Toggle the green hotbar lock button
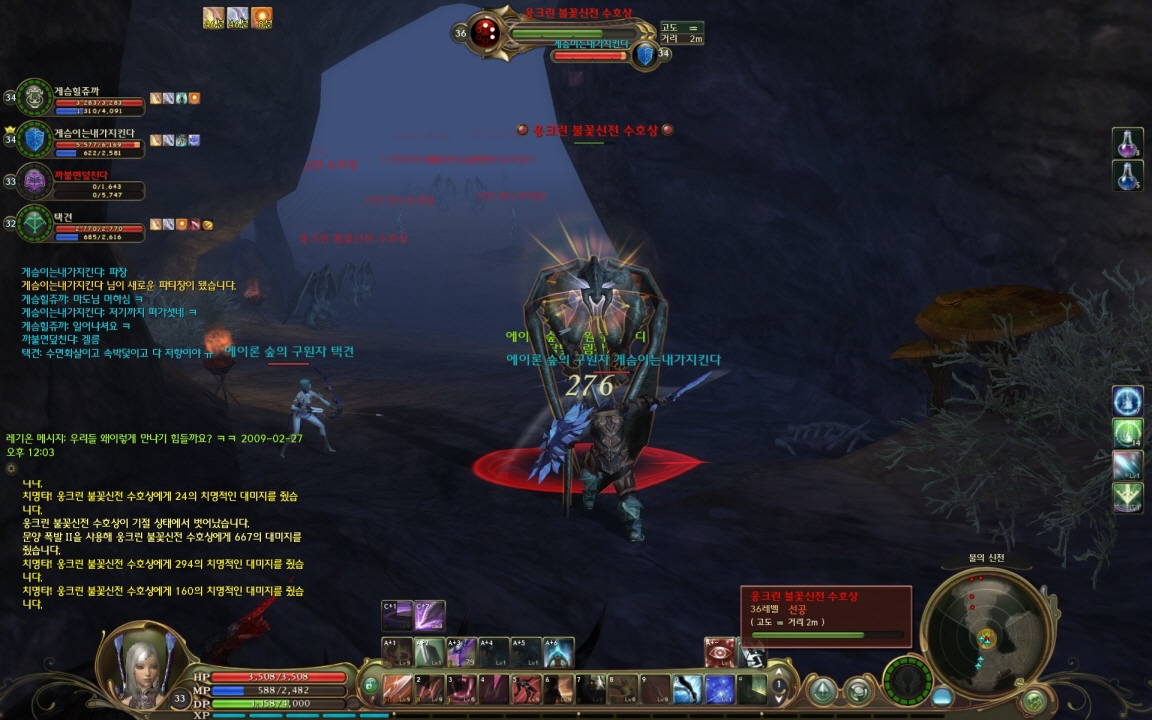This screenshot has height=720, width=1152. [370, 686]
